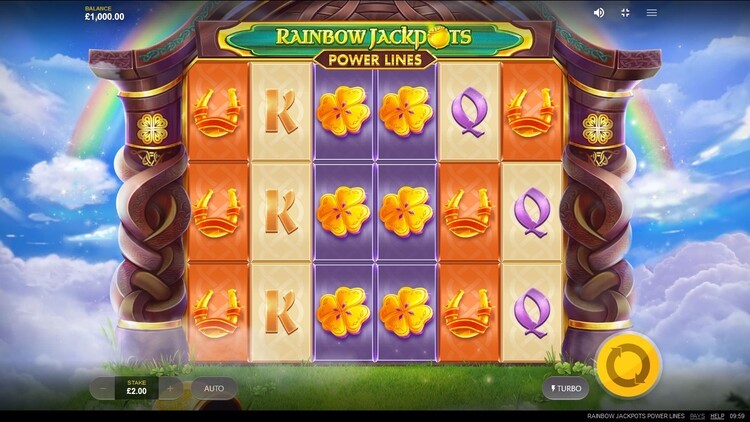
Task: Mute the game sound
Action: 599,13
